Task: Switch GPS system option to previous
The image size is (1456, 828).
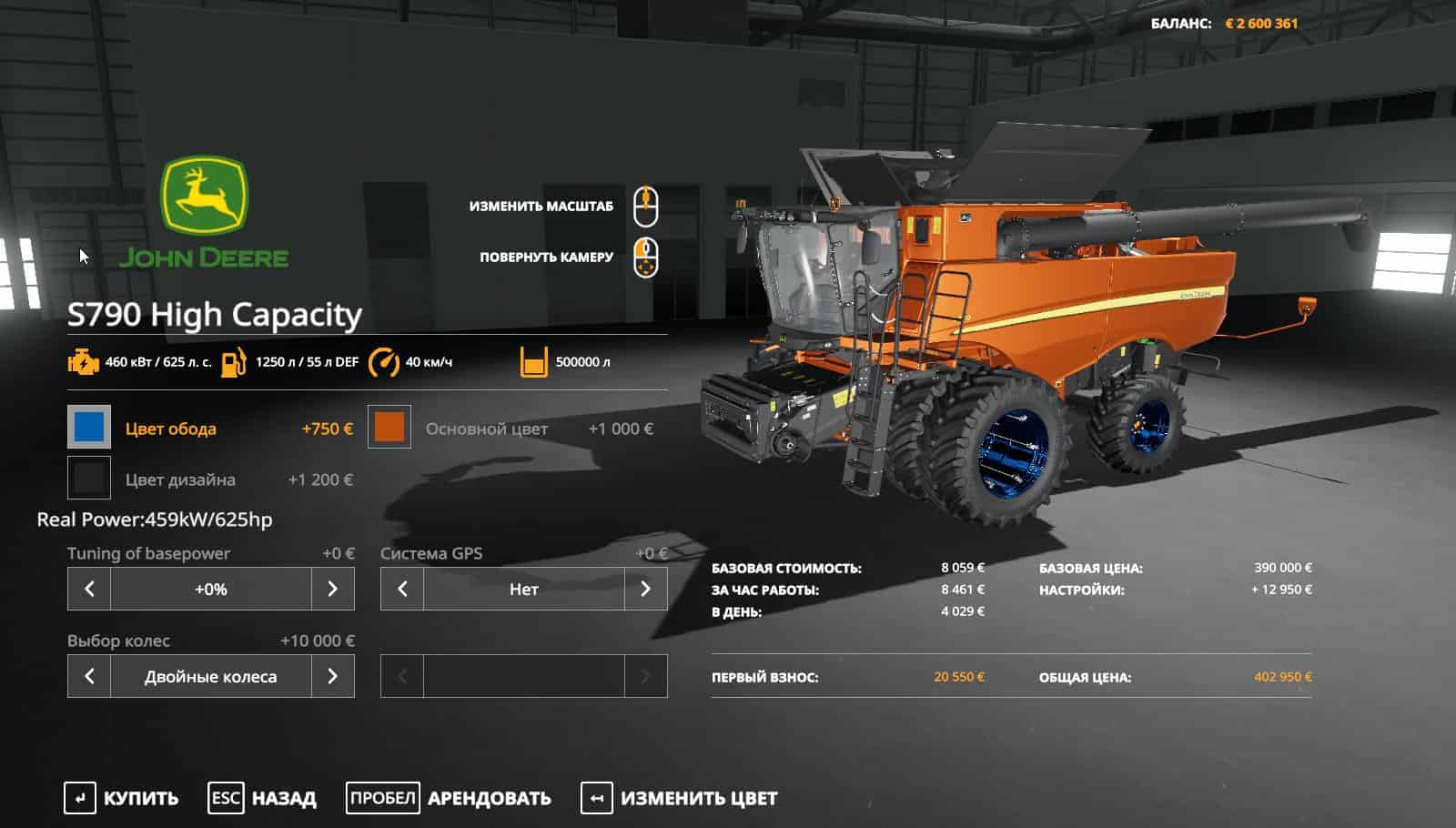Action: 402,590
